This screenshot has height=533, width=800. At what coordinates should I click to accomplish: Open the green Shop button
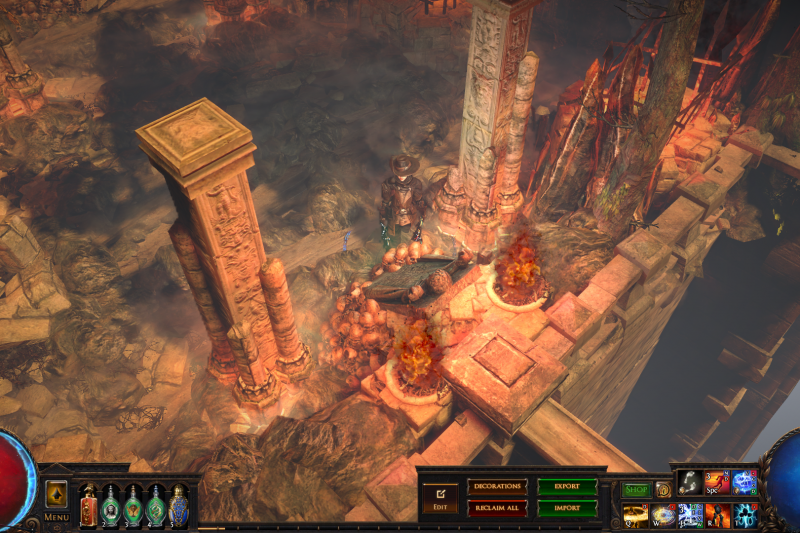[x=636, y=490]
